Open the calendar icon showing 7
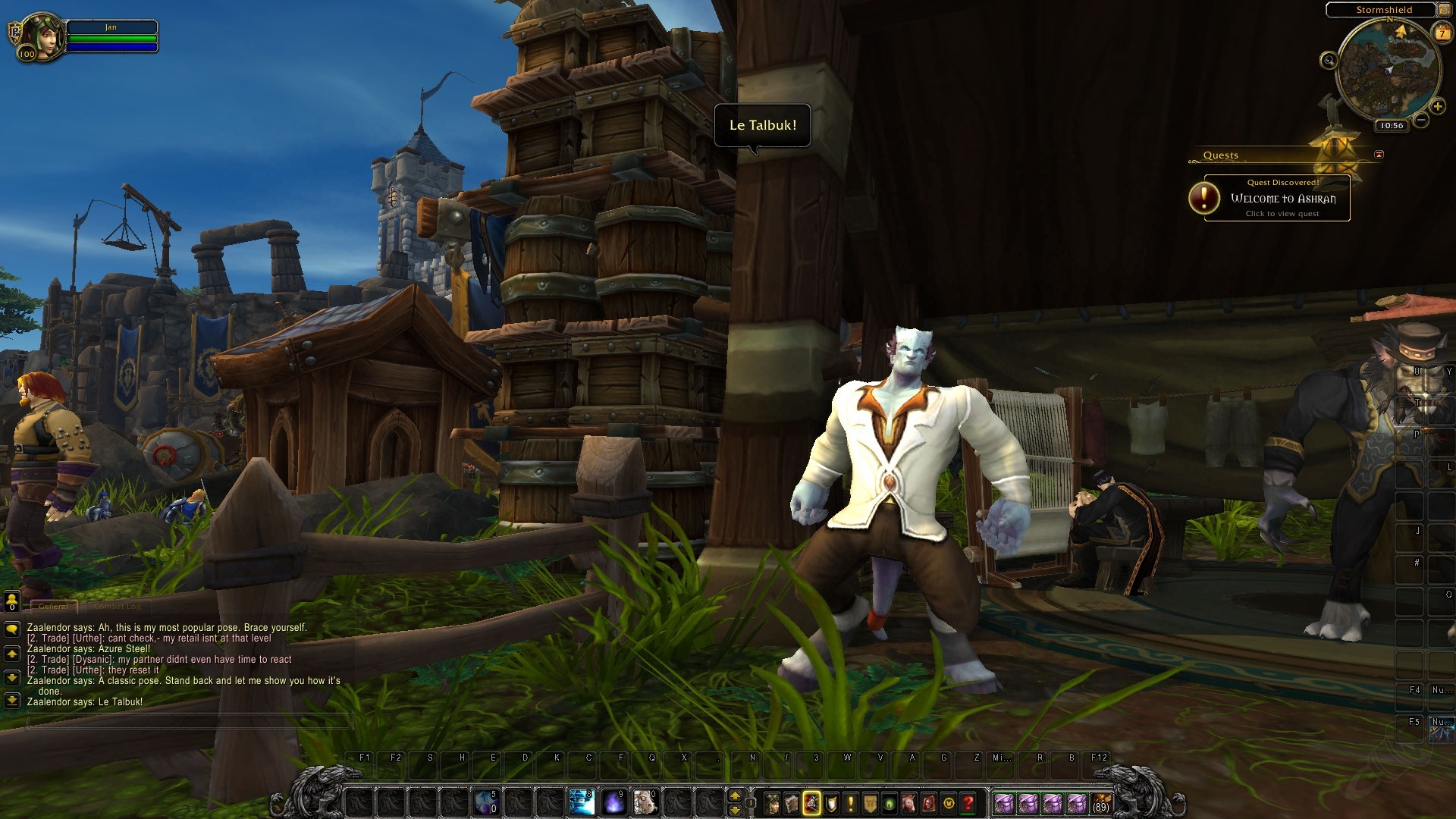The image size is (1456, 819). 1442,33
